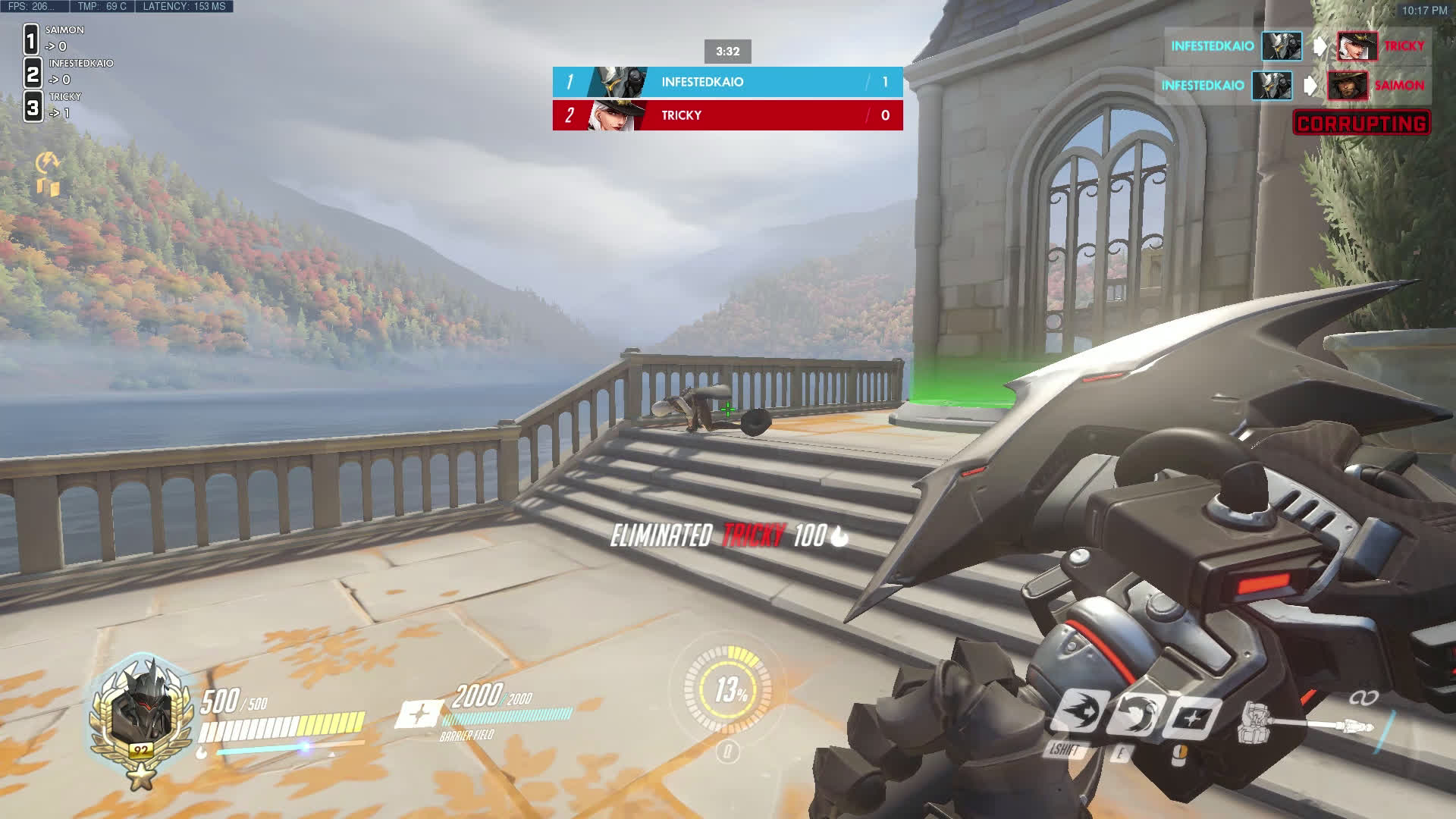Open the kill feed entry for TRICKY
1456x819 pixels.
click(x=1297, y=46)
